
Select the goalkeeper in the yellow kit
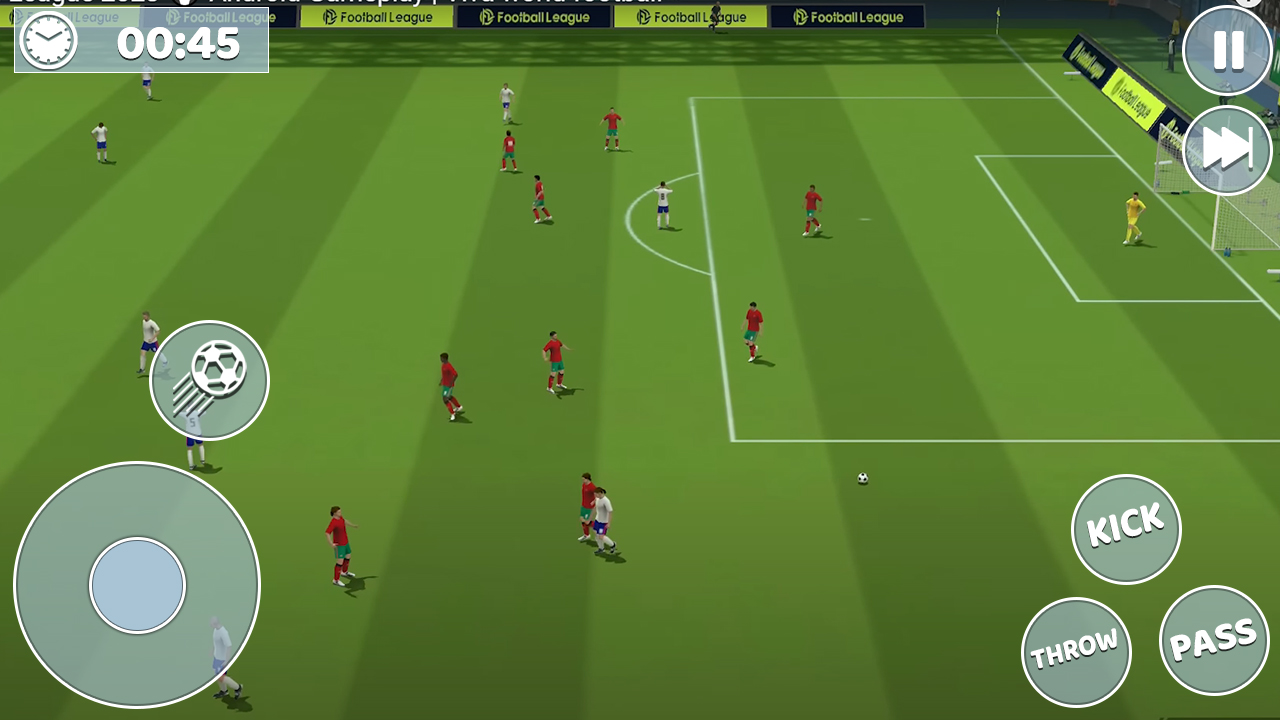click(1131, 215)
